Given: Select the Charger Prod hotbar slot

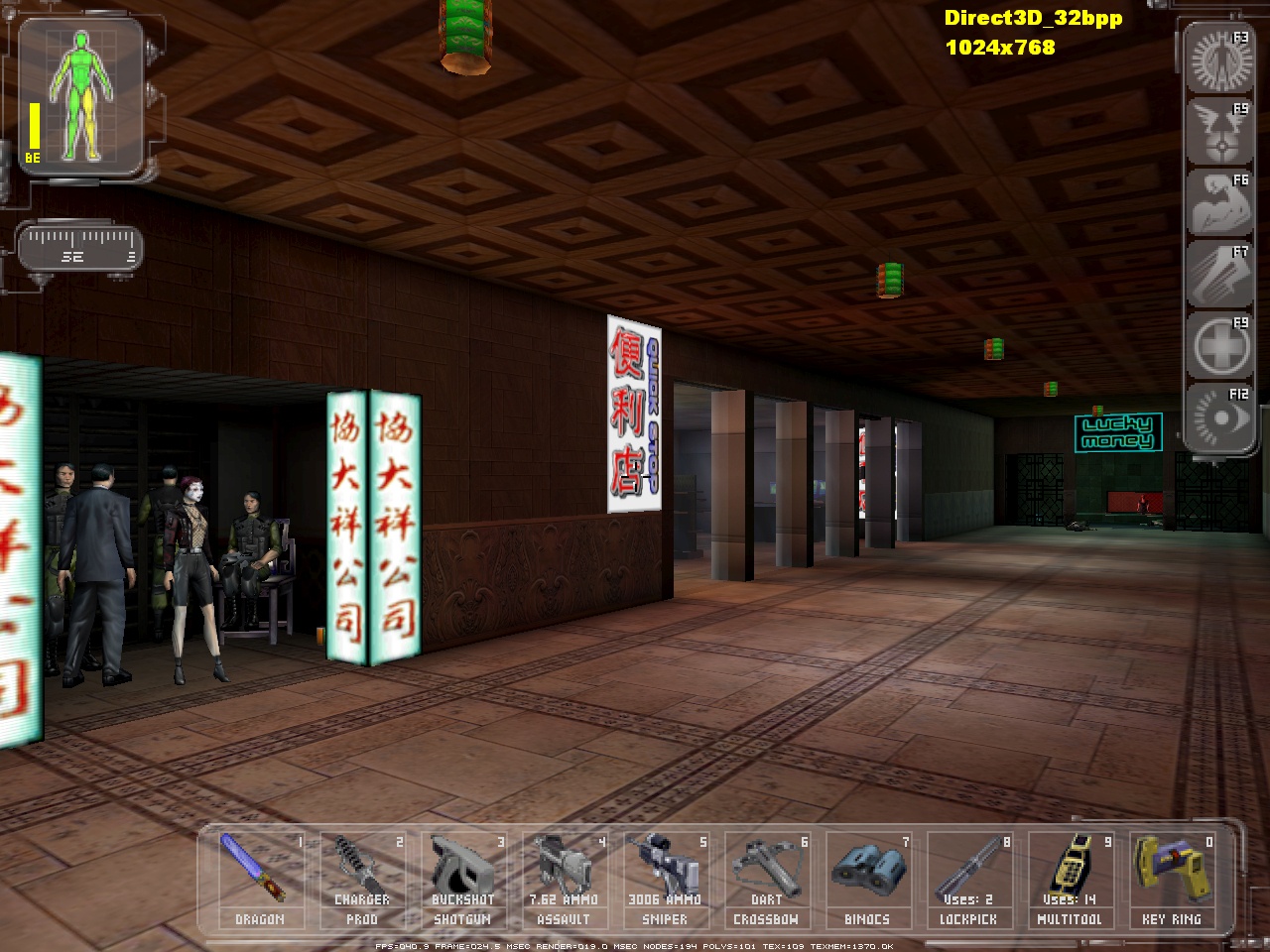Looking at the screenshot, I should pyautogui.click(x=362, y=879).
